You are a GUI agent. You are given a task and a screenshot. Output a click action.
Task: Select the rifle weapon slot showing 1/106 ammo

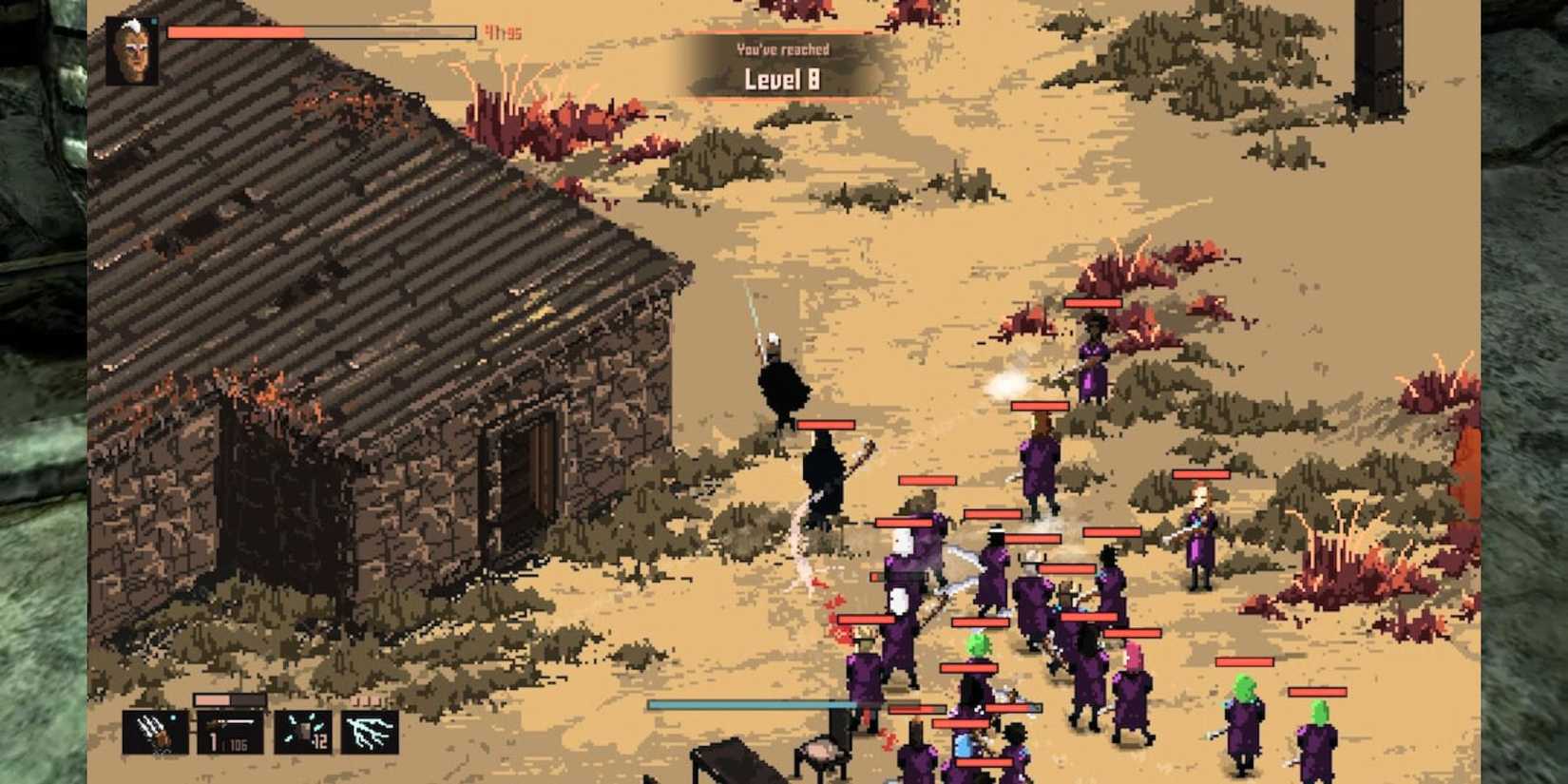(x=230, y=733)
